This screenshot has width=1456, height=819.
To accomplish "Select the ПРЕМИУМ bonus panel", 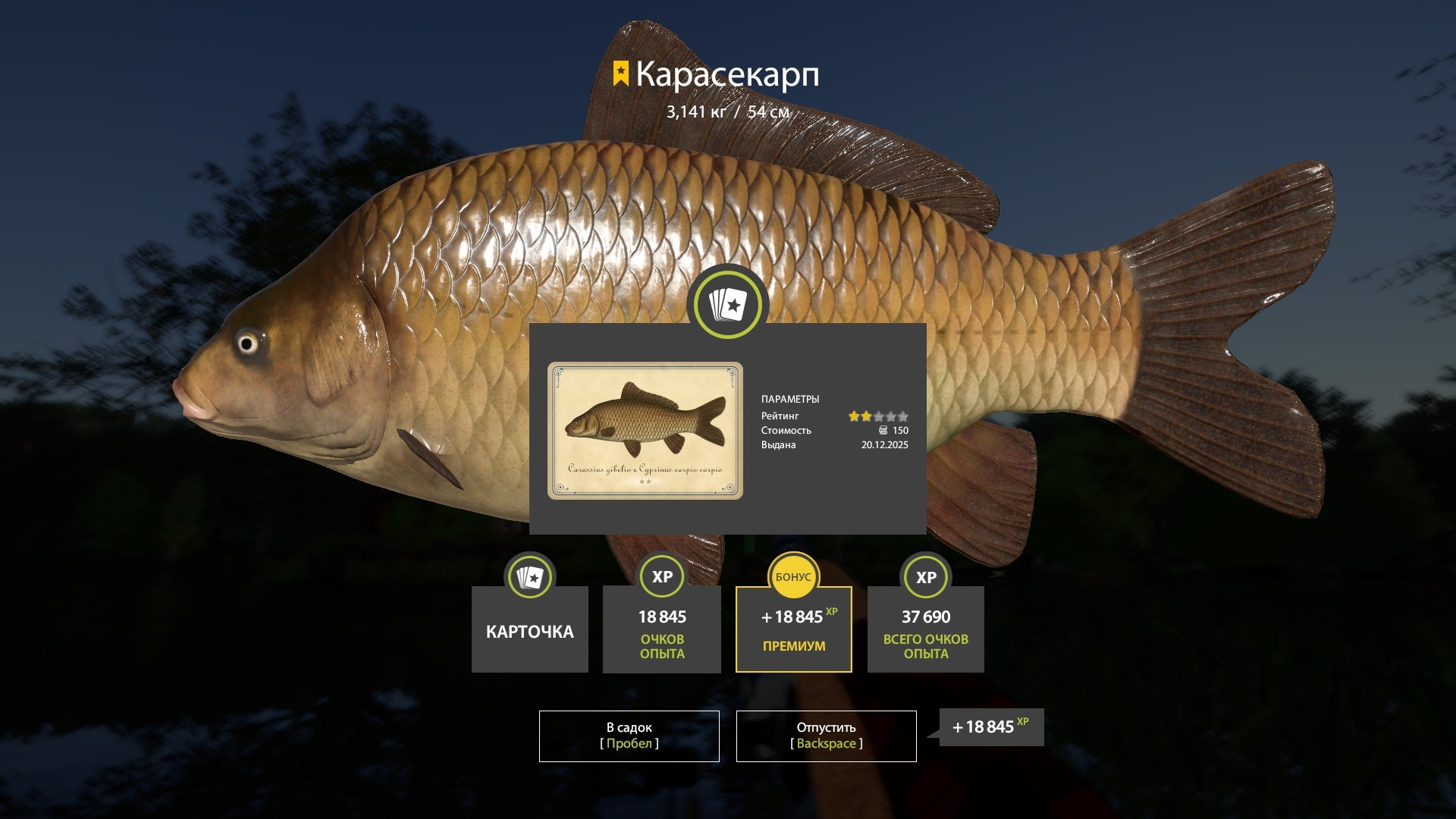I will (793, 629).
